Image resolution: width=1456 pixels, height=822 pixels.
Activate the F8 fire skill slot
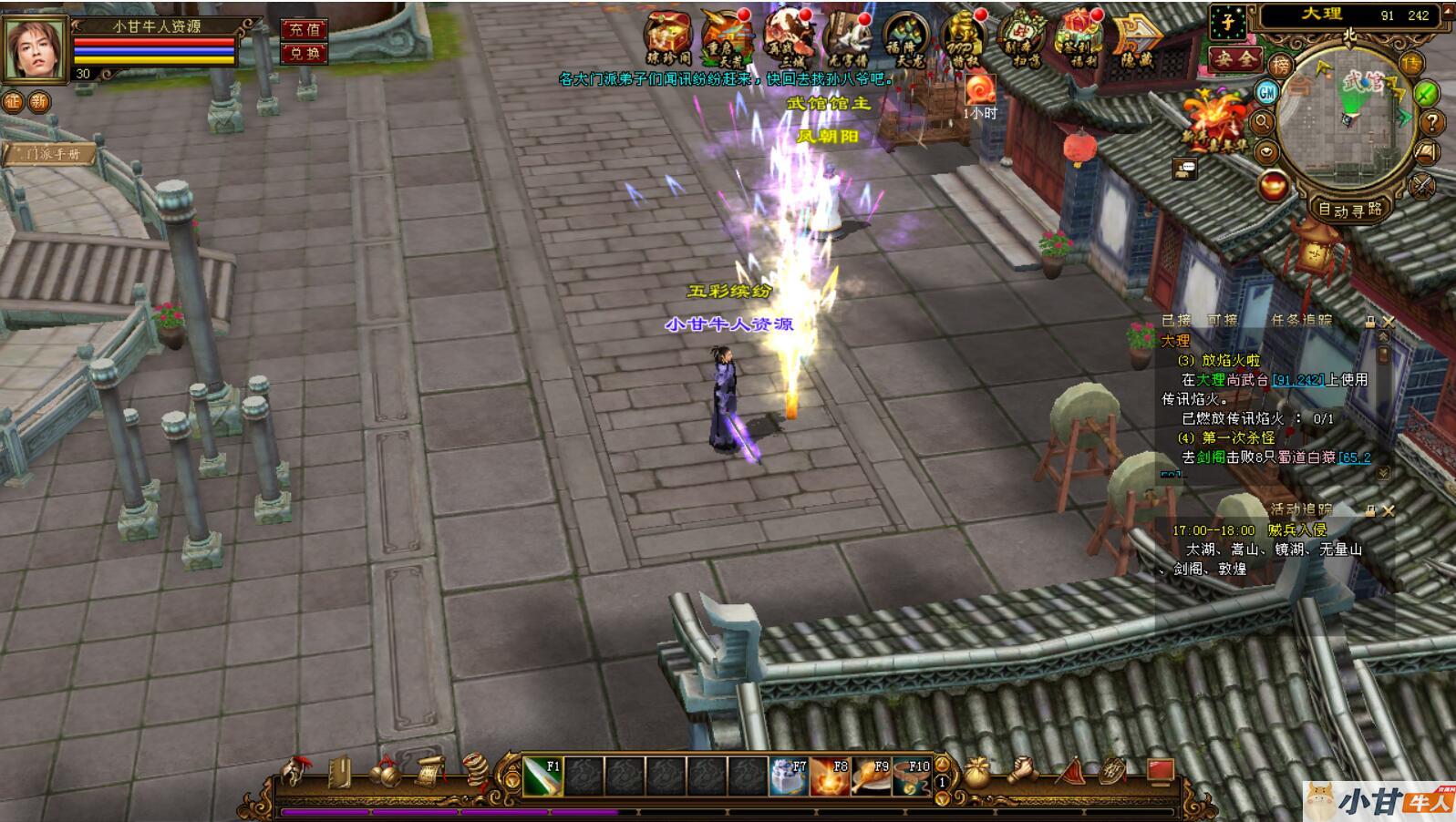pos(830,776)
